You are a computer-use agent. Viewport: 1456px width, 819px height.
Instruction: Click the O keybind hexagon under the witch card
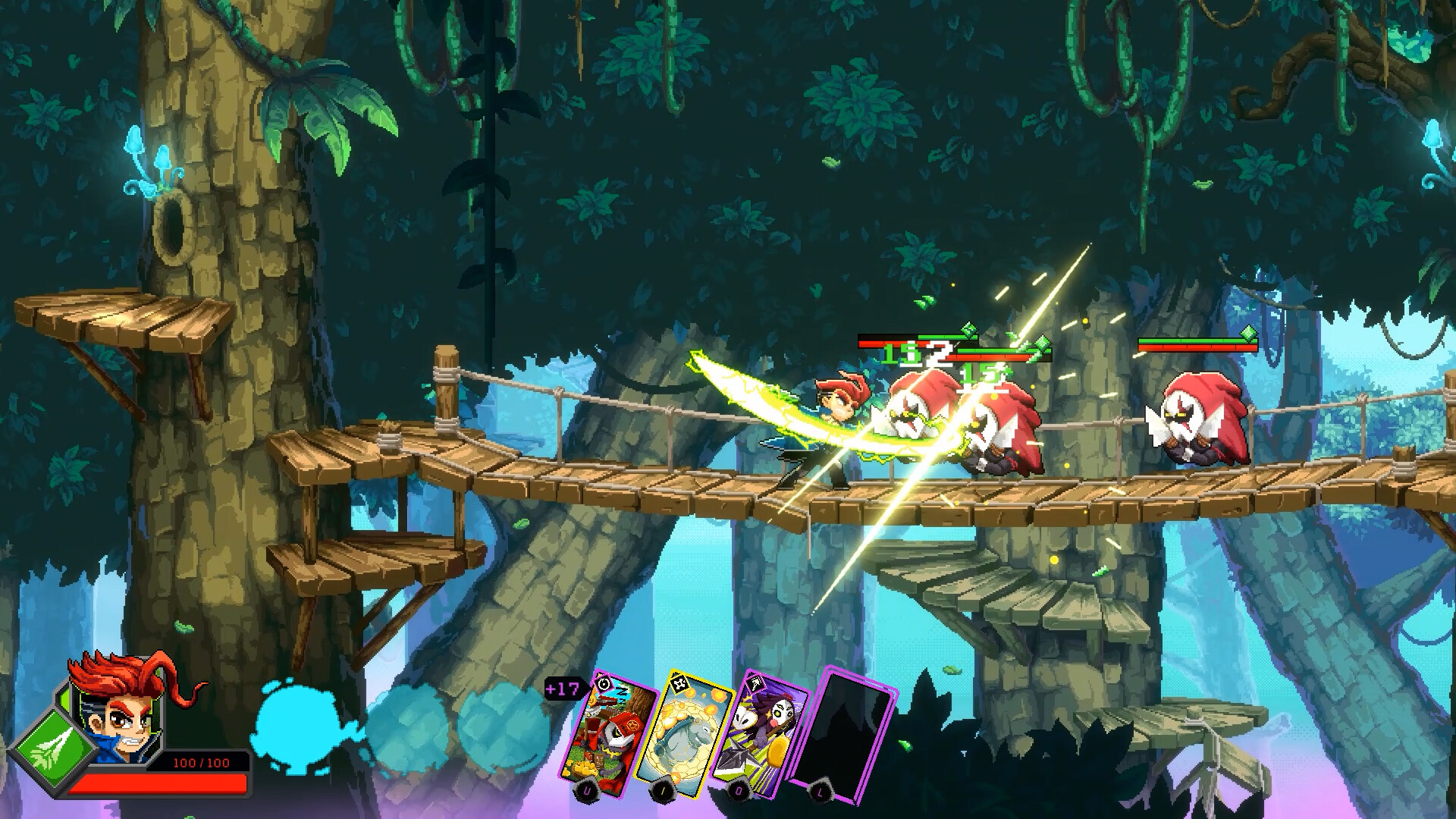click(739, 790)
